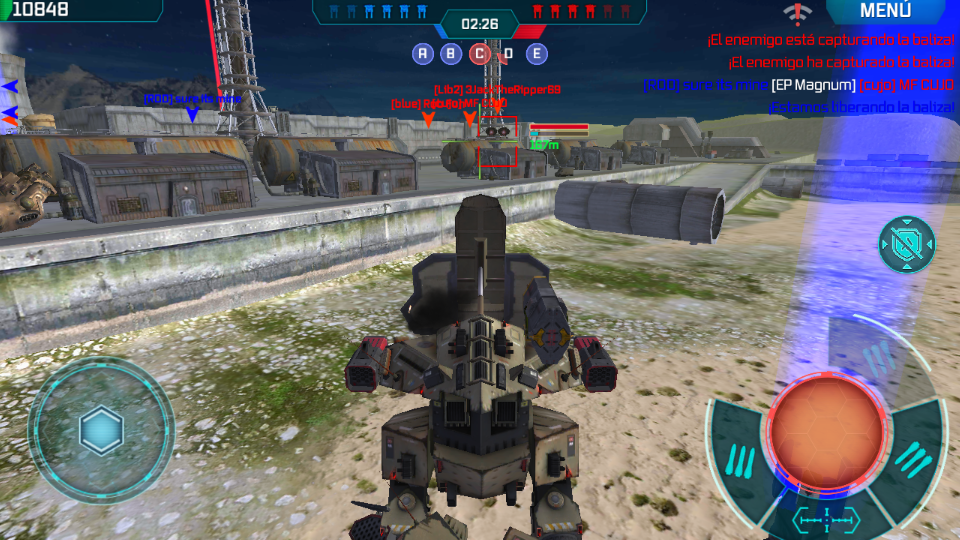
Task: Fire the right weapon group button
Action: (914, 457)
